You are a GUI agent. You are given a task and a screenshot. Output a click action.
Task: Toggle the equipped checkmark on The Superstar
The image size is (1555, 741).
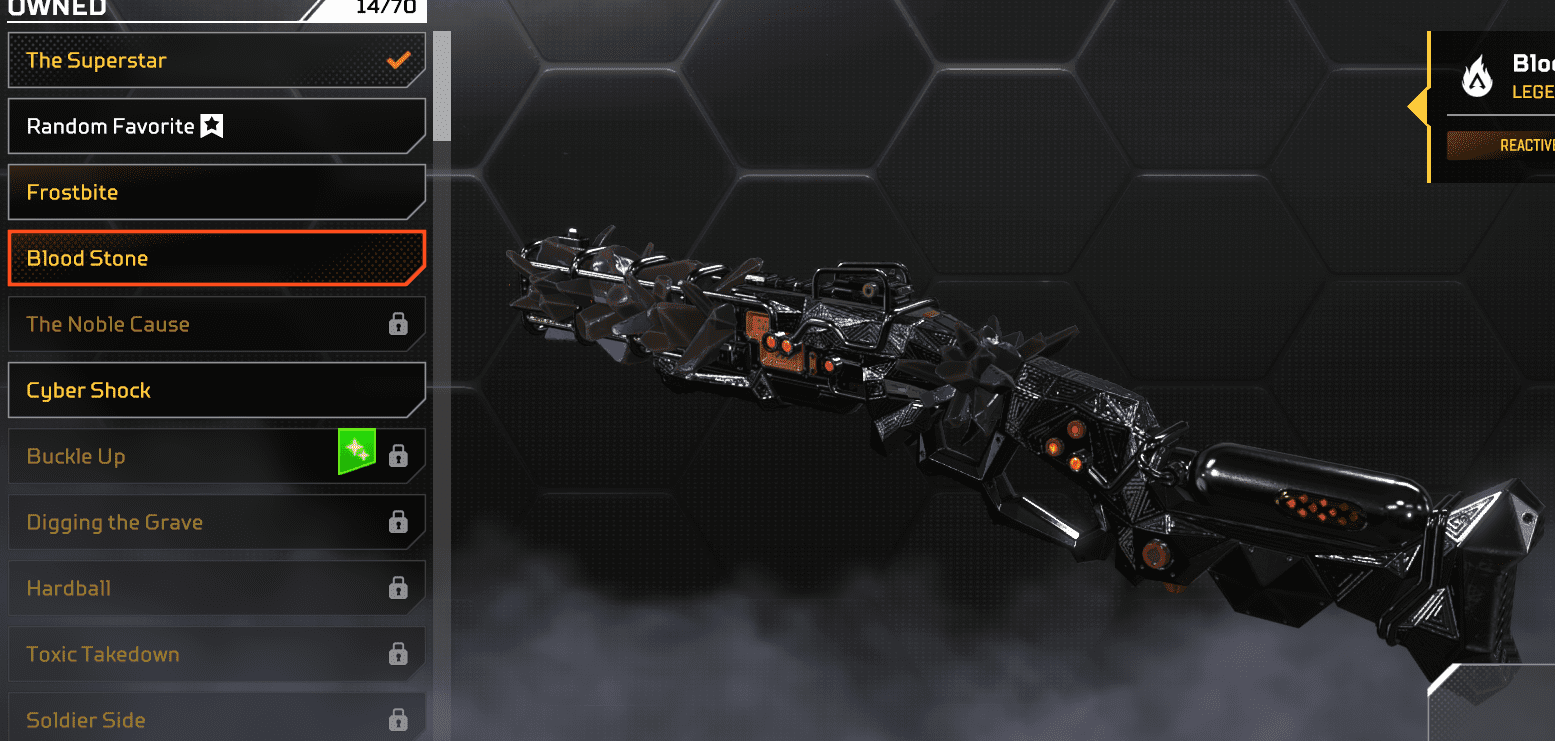click(398, 59)
